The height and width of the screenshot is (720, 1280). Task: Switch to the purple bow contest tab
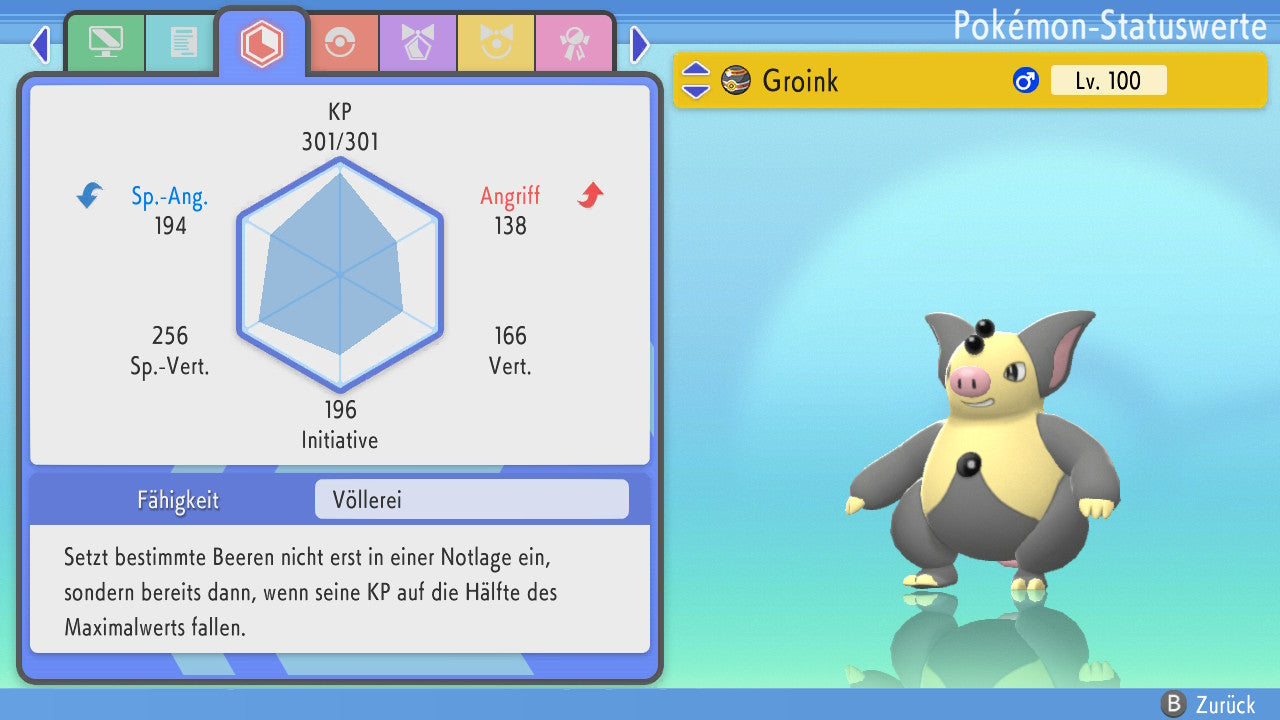coord(418,44)
